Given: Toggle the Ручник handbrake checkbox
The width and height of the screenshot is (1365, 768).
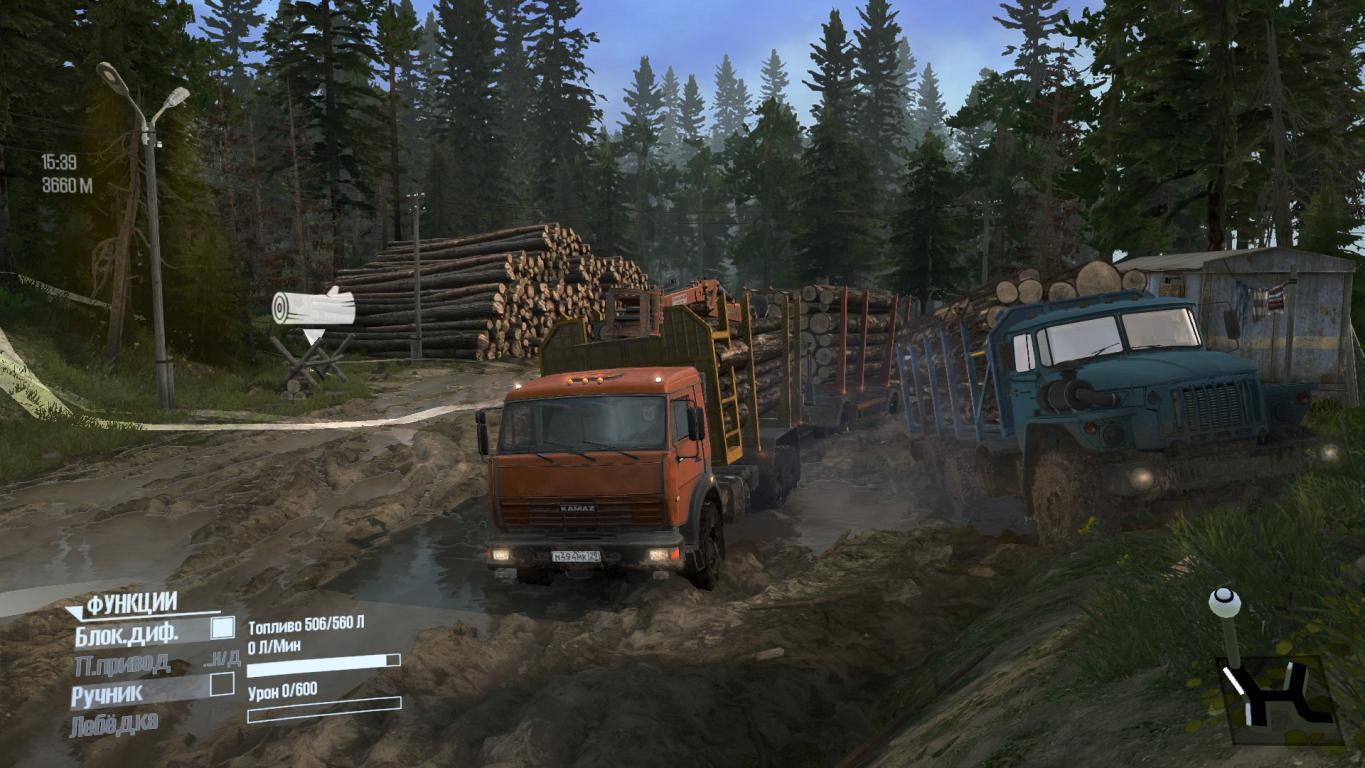Looking at the screenshot, I should [x=223, y=684].
